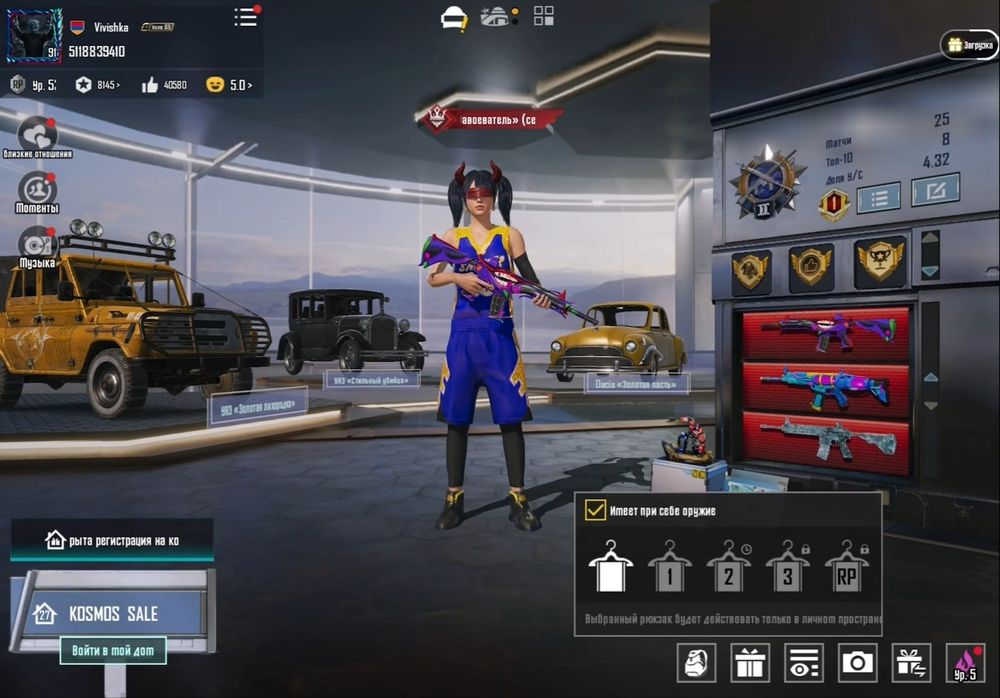This screenshot has width=1000, height=698.
Task: Open the KOSMOS SALE banner
Action: (110, 613)
